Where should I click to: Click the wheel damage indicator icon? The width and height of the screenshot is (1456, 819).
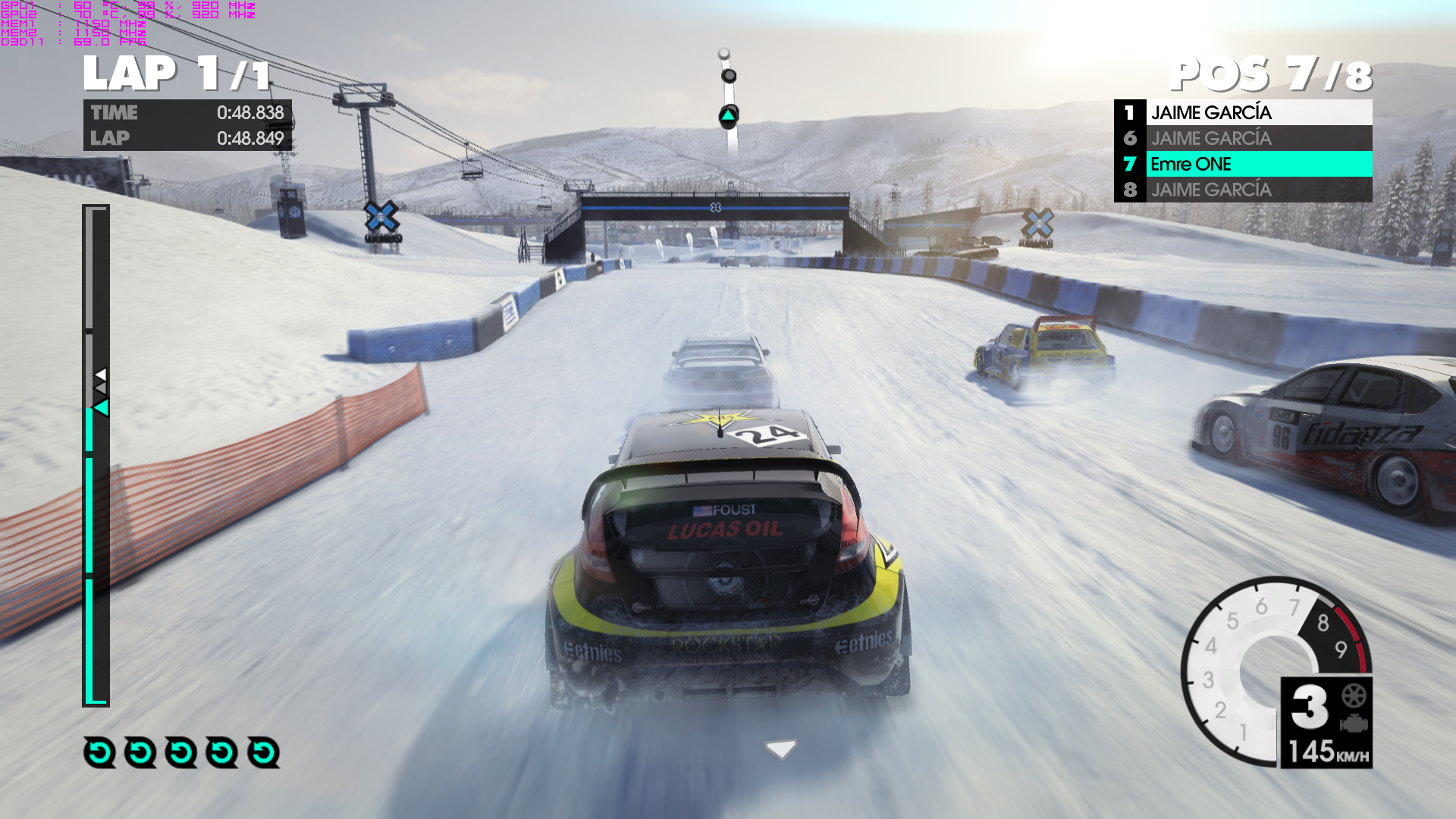(x=1354, y=695)
